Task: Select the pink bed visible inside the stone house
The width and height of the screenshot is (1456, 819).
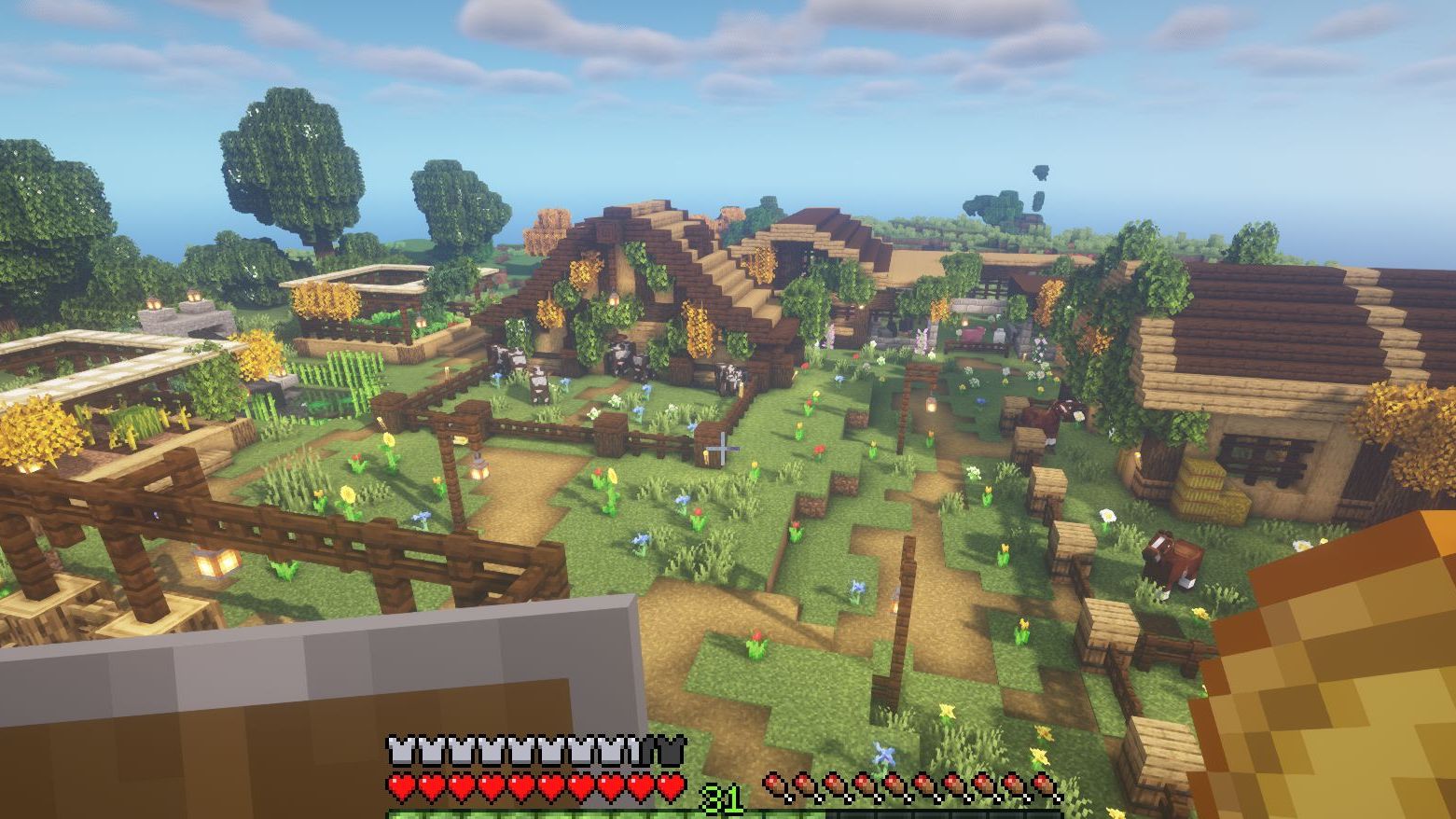Action: pos(976,332)
